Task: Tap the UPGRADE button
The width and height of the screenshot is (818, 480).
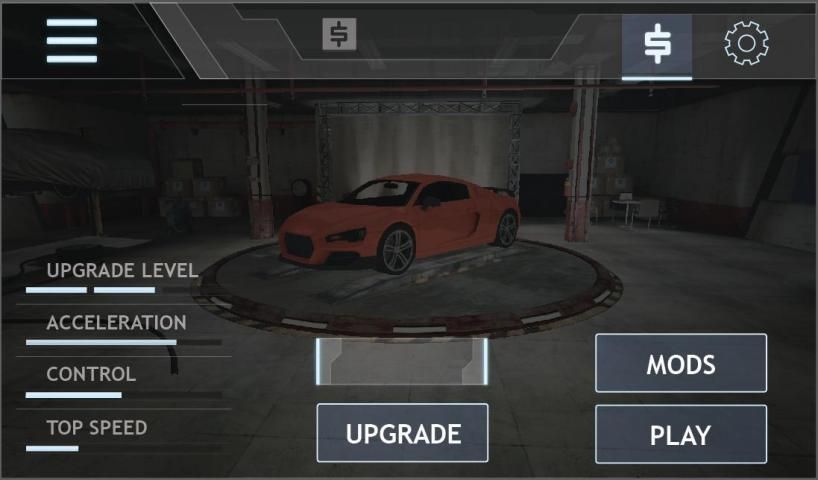Action: 403,433
